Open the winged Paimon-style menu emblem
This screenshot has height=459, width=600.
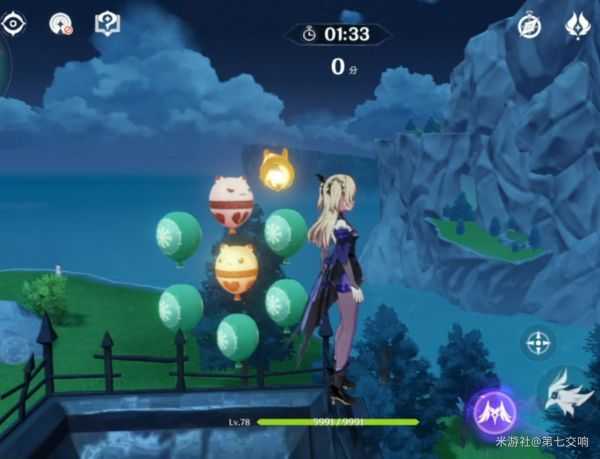577,27
